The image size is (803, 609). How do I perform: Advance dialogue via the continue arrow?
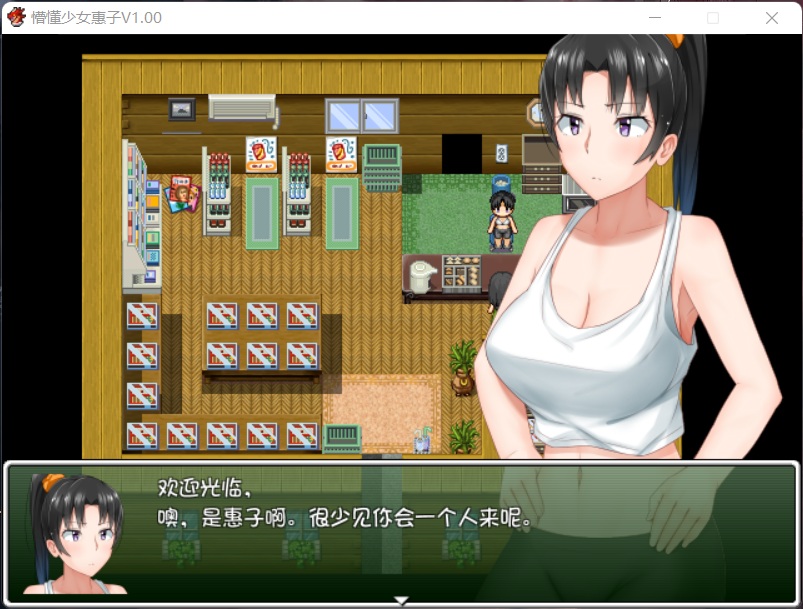[401, 600]
